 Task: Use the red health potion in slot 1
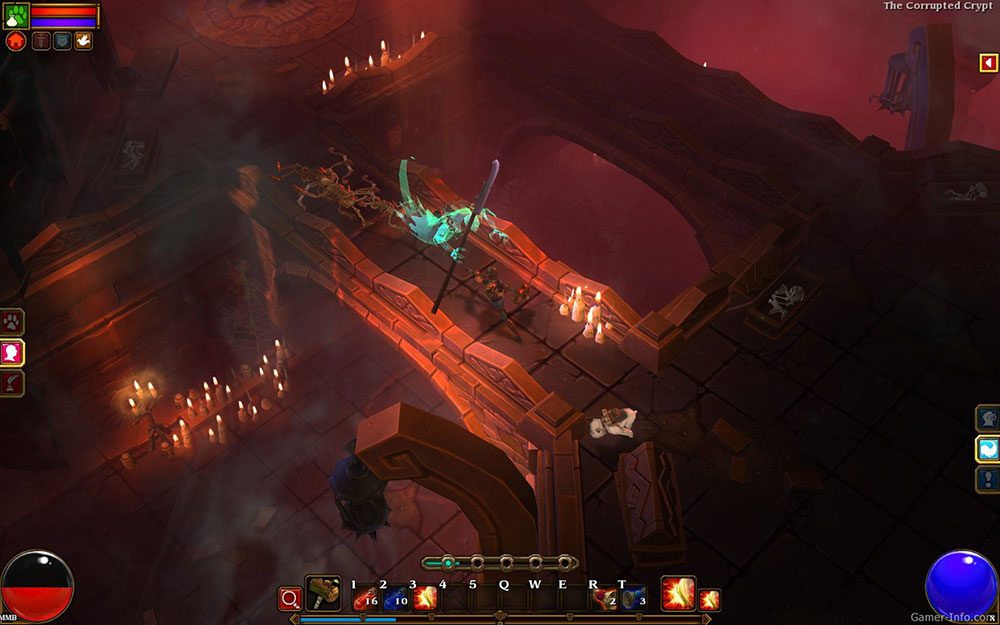(364, 597)
